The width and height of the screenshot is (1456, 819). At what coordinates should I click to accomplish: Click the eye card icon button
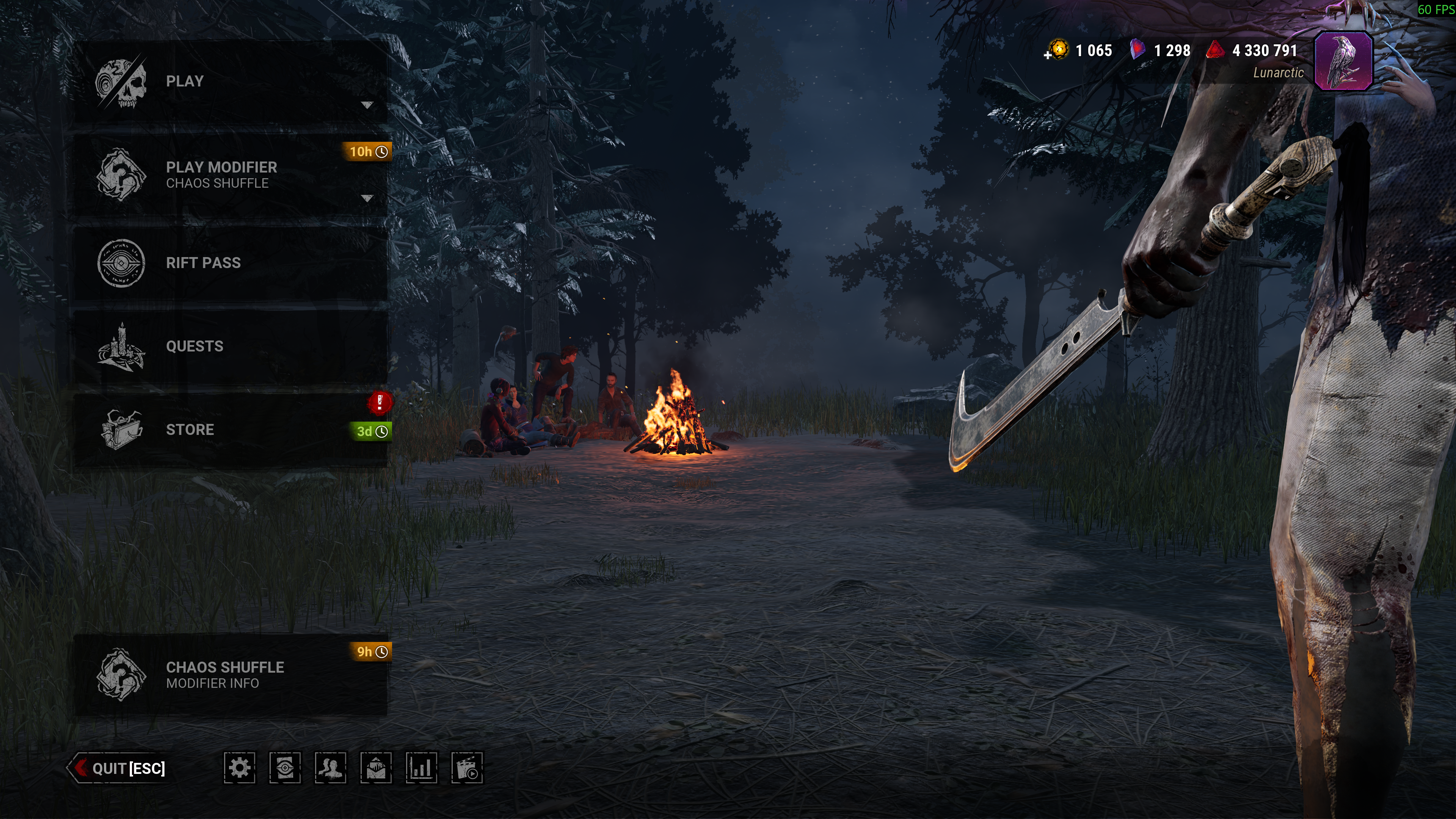(285, 768)
